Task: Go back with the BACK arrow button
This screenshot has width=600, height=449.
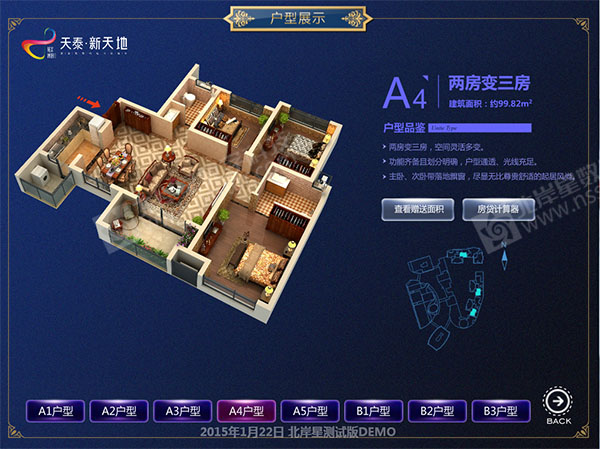Action: [559, 405]
